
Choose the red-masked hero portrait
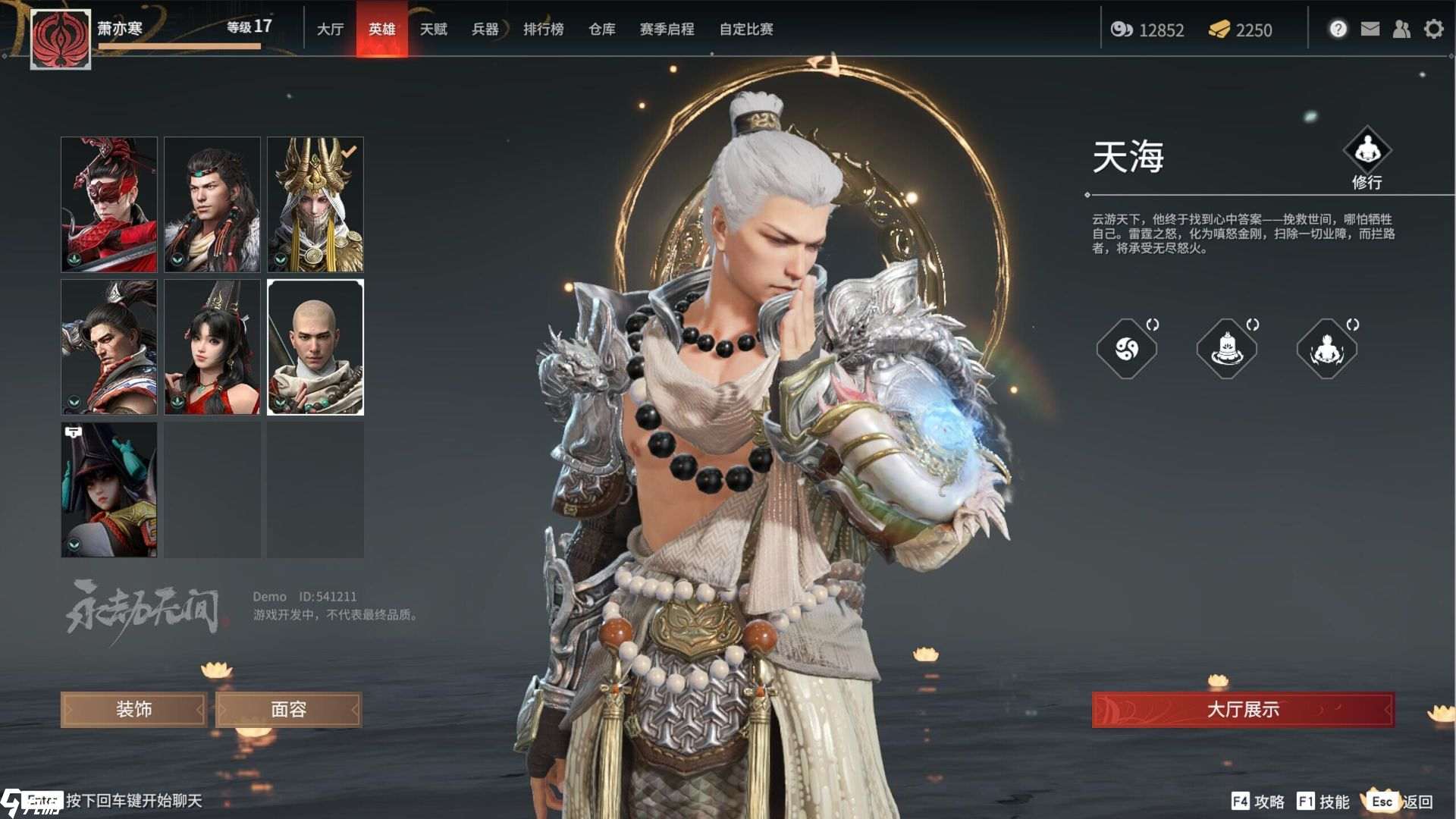109,204
